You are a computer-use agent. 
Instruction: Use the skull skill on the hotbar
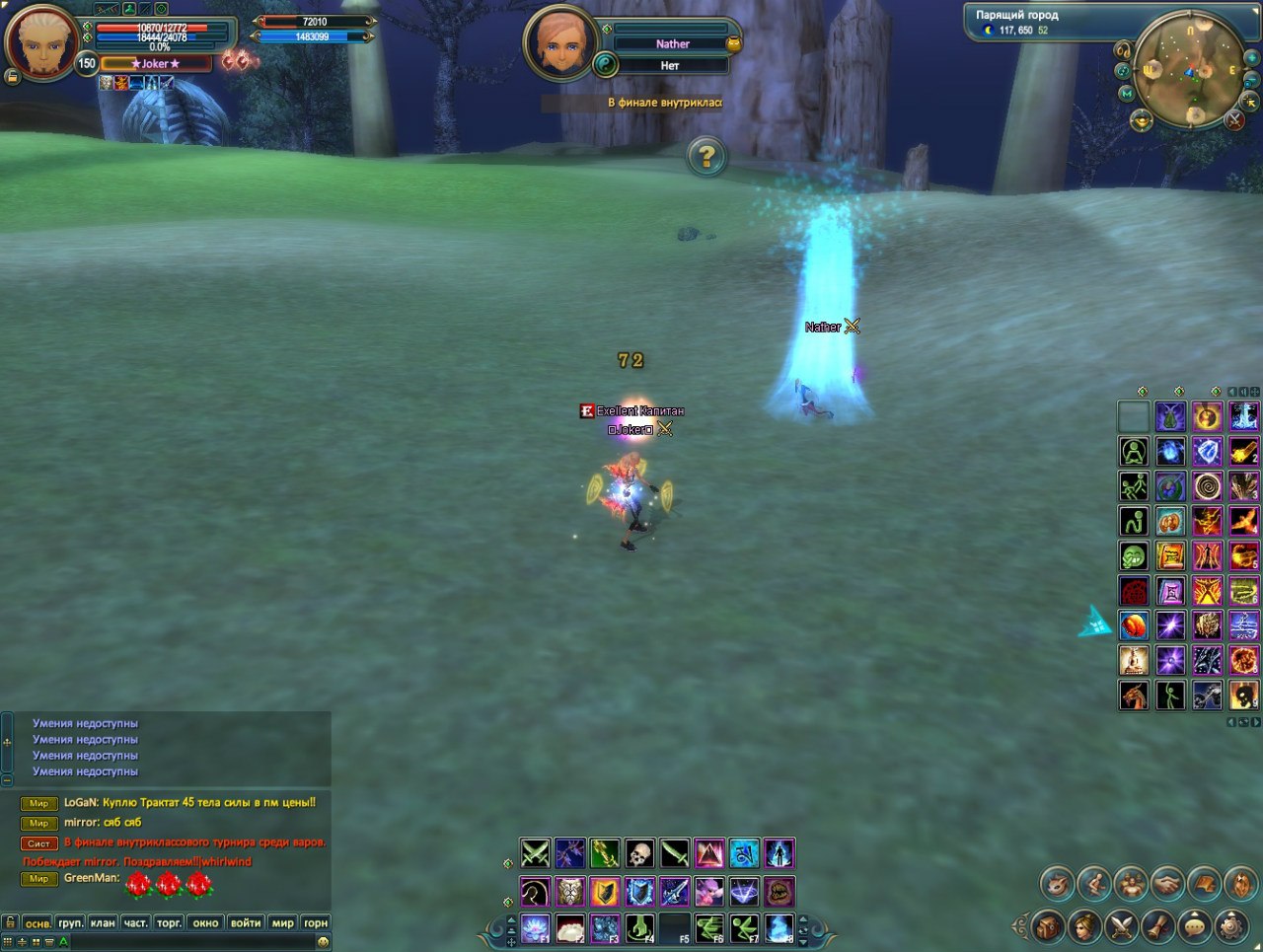[639, 853]
